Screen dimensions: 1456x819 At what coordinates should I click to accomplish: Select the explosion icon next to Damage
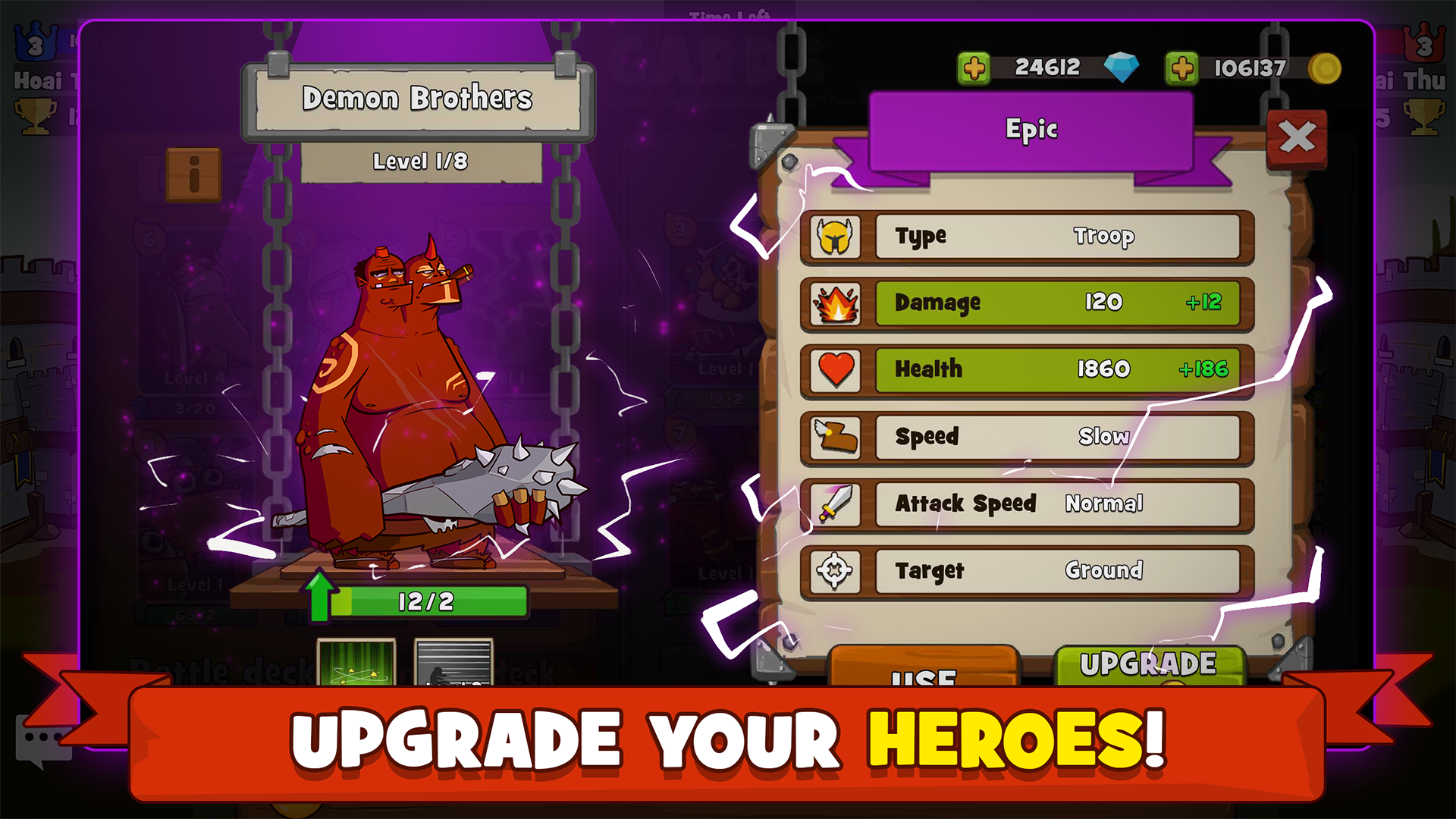(x=836, y=303)
